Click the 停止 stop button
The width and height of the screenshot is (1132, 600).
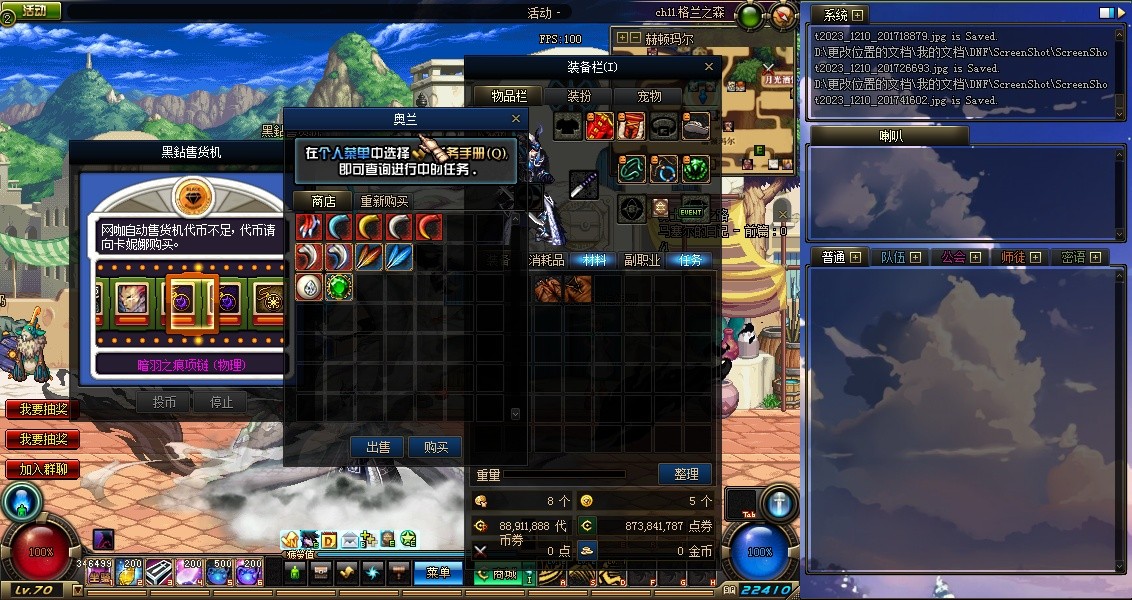(x=221, y=402)
